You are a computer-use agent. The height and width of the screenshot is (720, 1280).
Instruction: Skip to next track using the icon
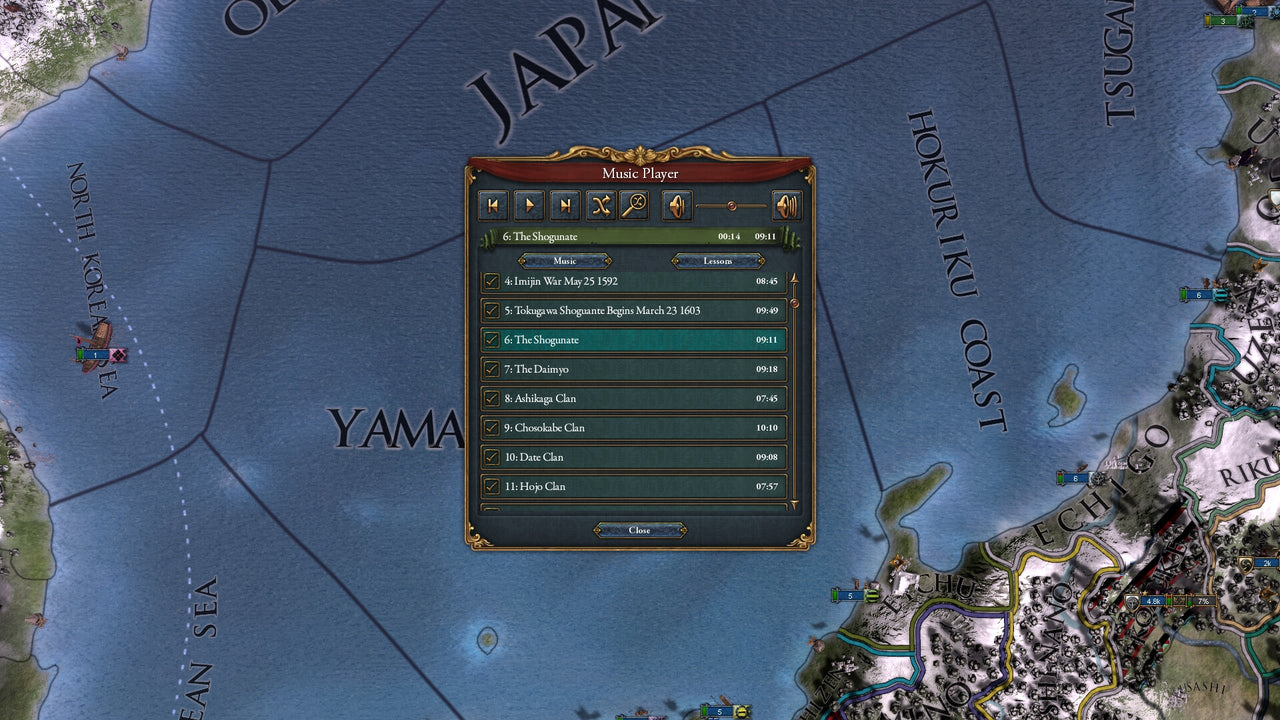(565, 205)
